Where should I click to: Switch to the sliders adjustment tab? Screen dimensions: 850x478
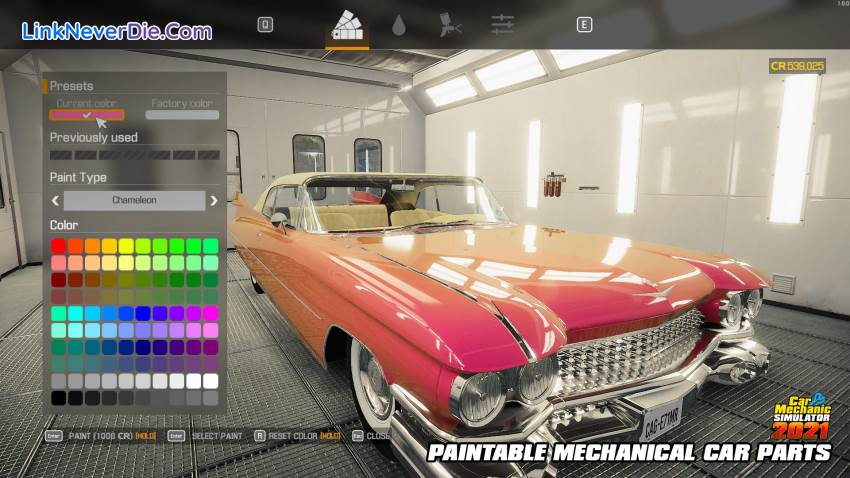coord(502,26)
